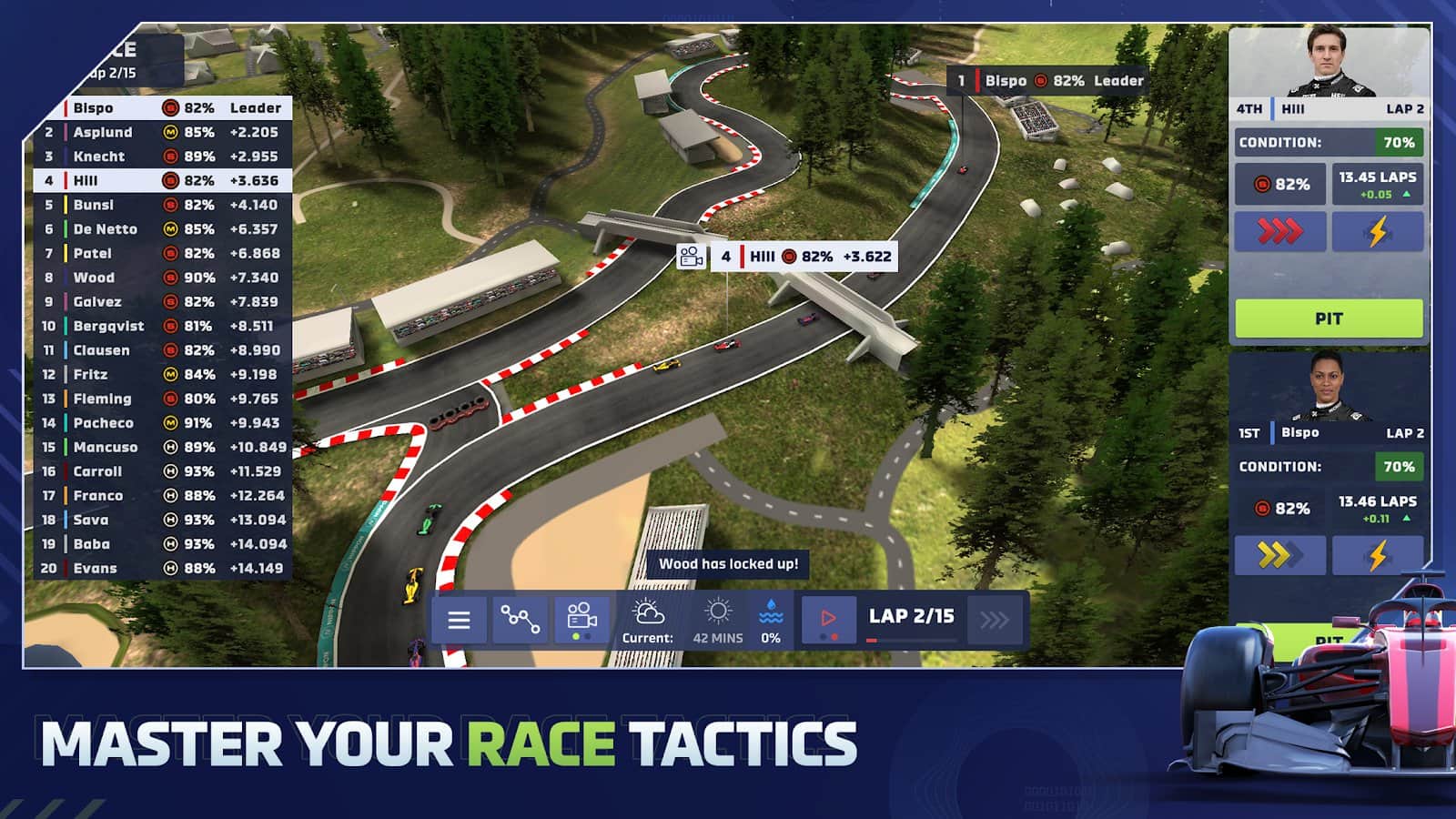Dismiss the 'Wood has locked up!' notification
Image resolution: width=1456 pixels, height=819 pixels.
click(728, 563)
